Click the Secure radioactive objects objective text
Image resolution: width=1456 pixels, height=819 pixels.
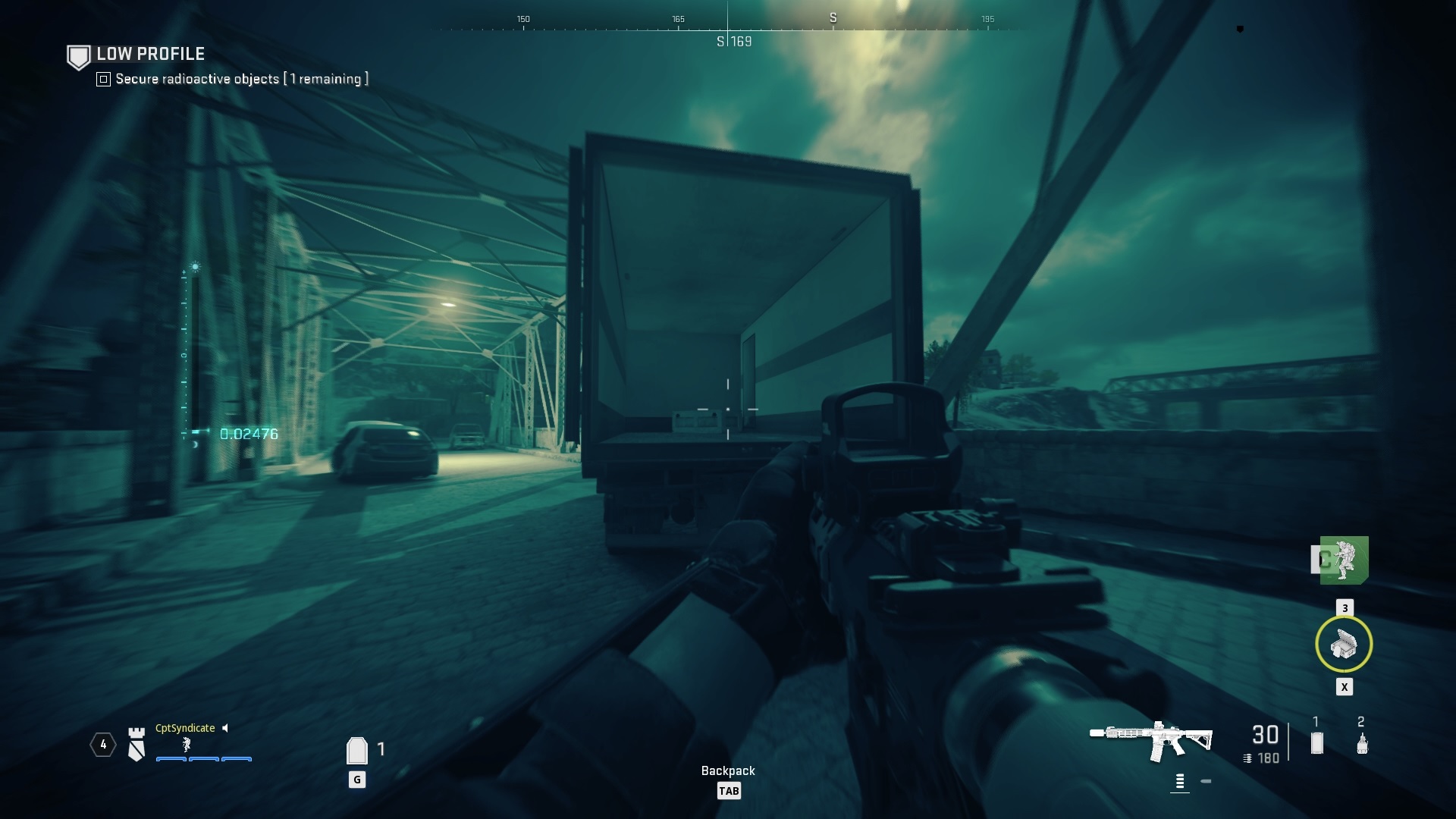click(x=240, y=78)
